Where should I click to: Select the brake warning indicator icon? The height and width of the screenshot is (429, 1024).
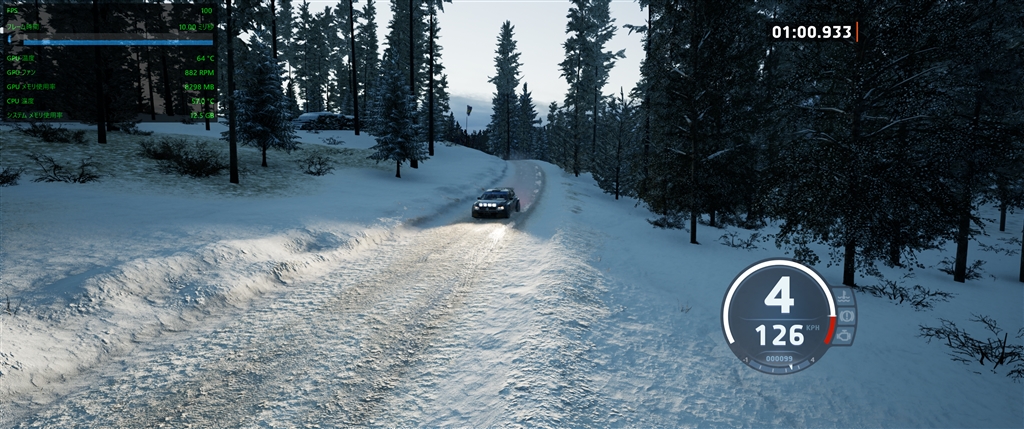846,316
